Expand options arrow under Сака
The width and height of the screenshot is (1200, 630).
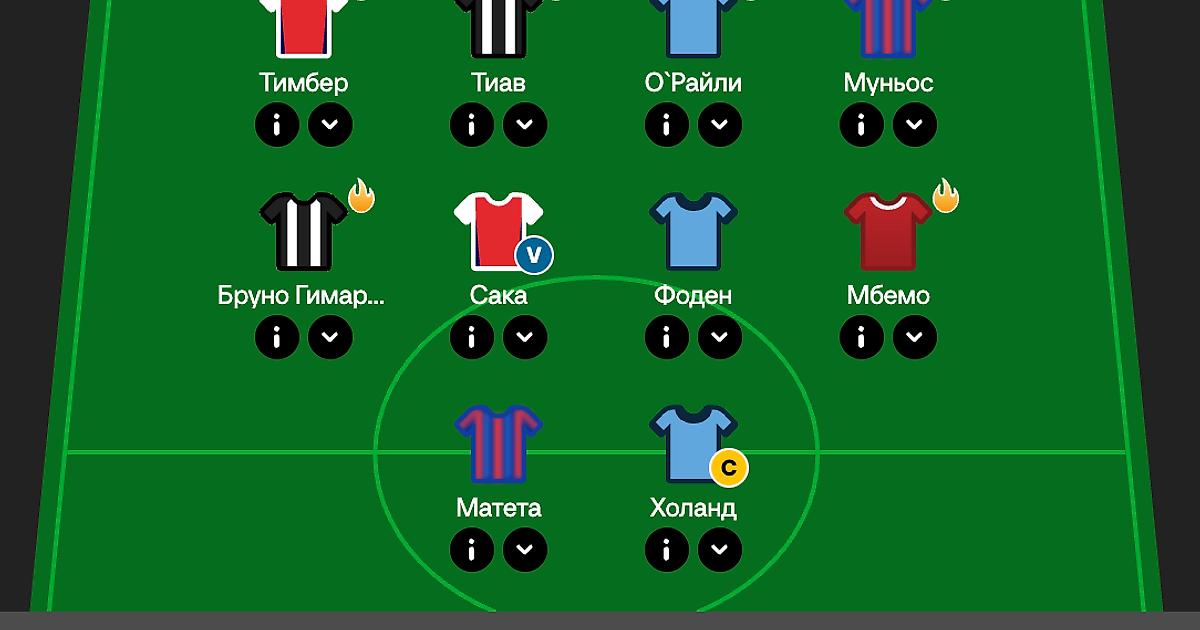(524, 337)
